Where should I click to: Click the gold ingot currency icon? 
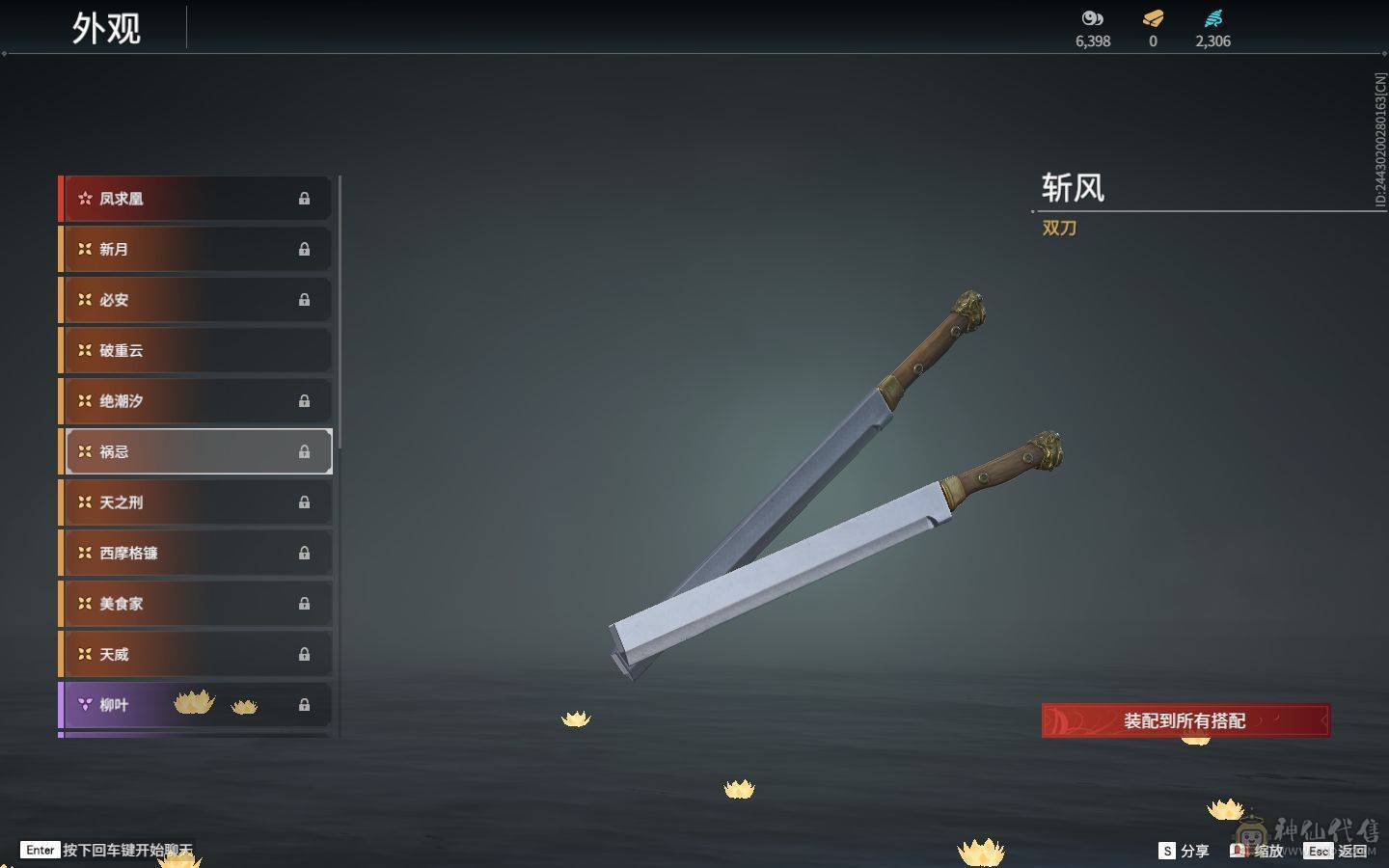1152,17
